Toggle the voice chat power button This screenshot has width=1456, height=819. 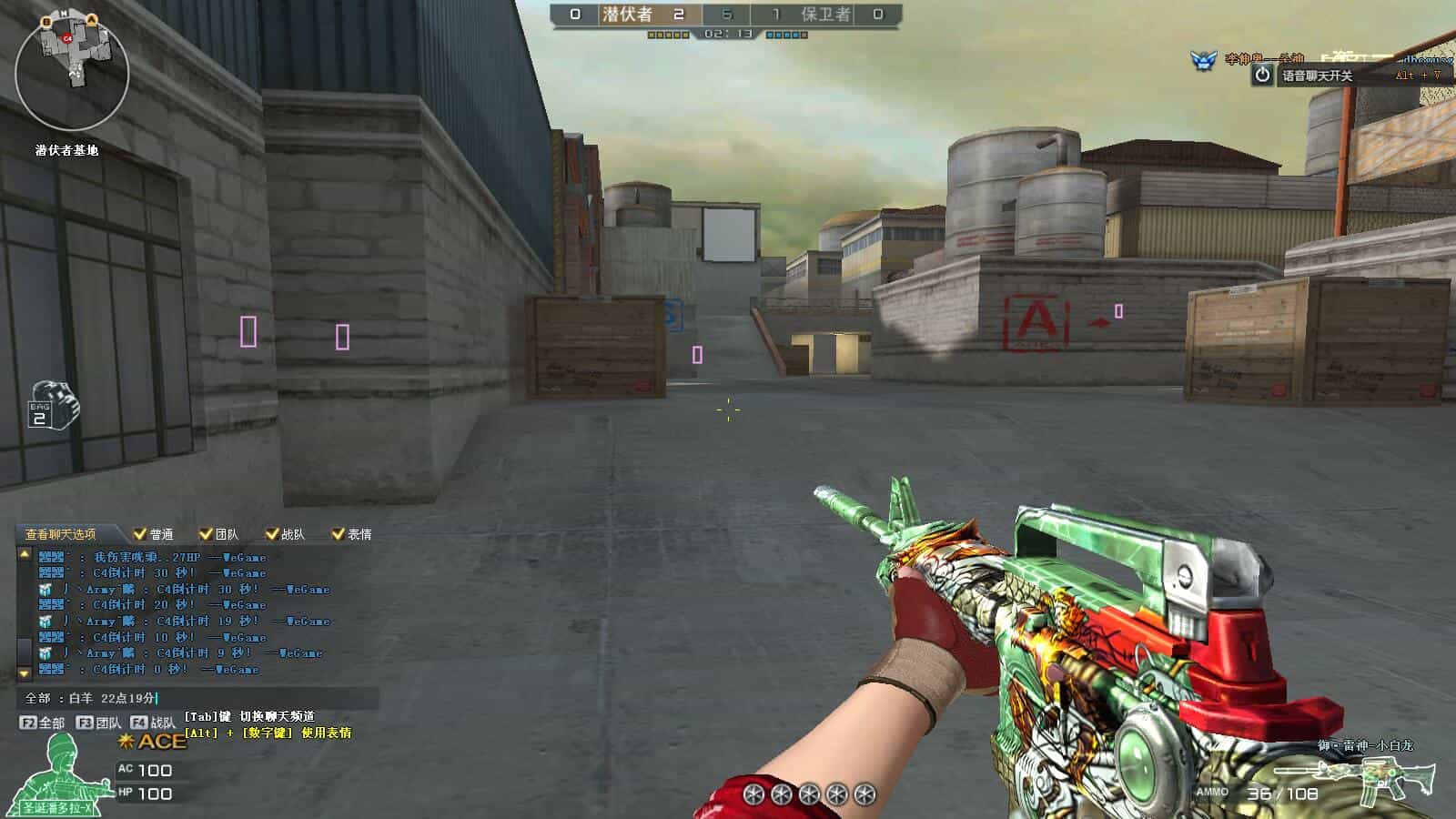click(x=1262, y=76)
